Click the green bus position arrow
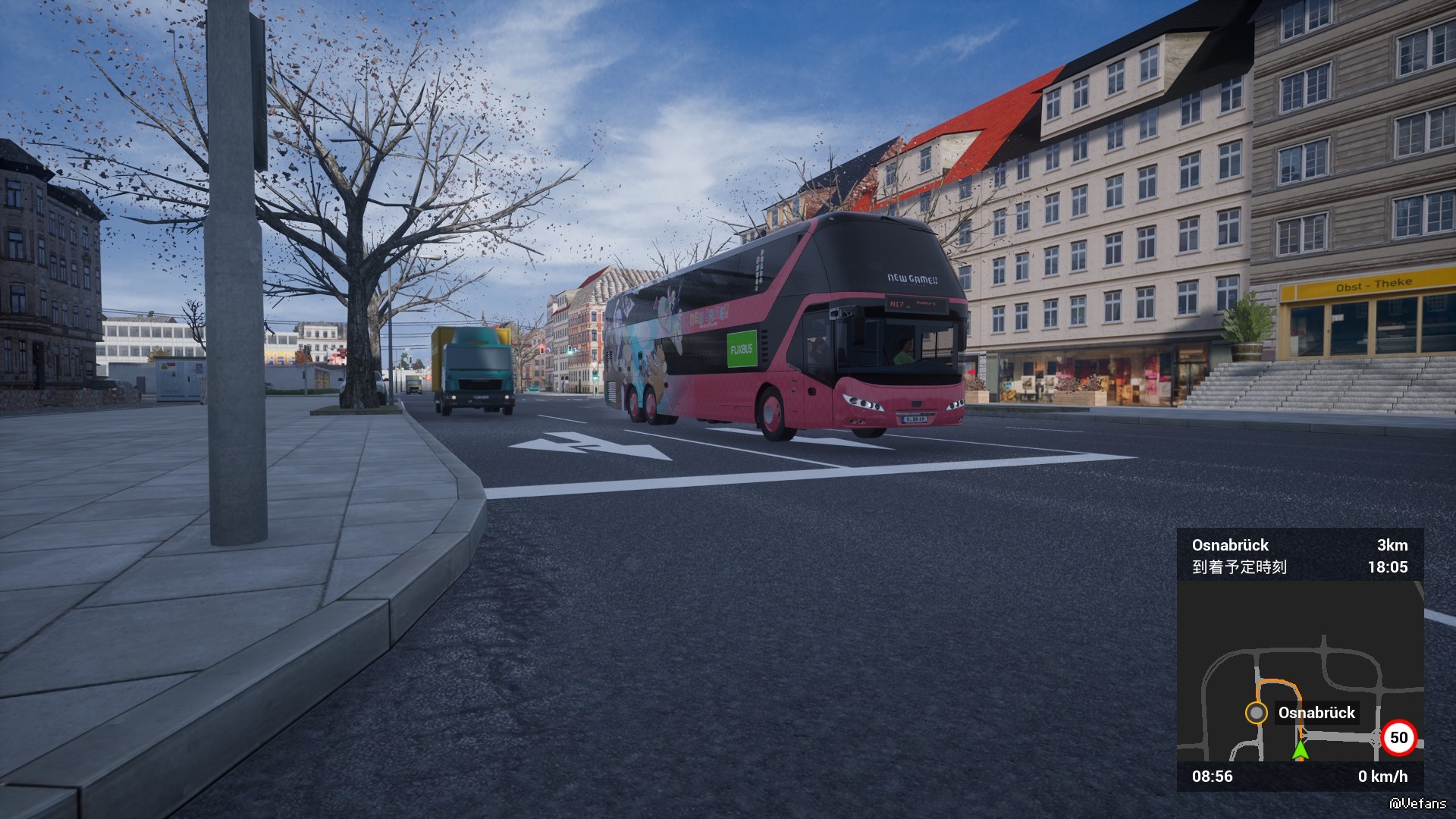The image size is (1456, 819). [x=1301, y=750]
